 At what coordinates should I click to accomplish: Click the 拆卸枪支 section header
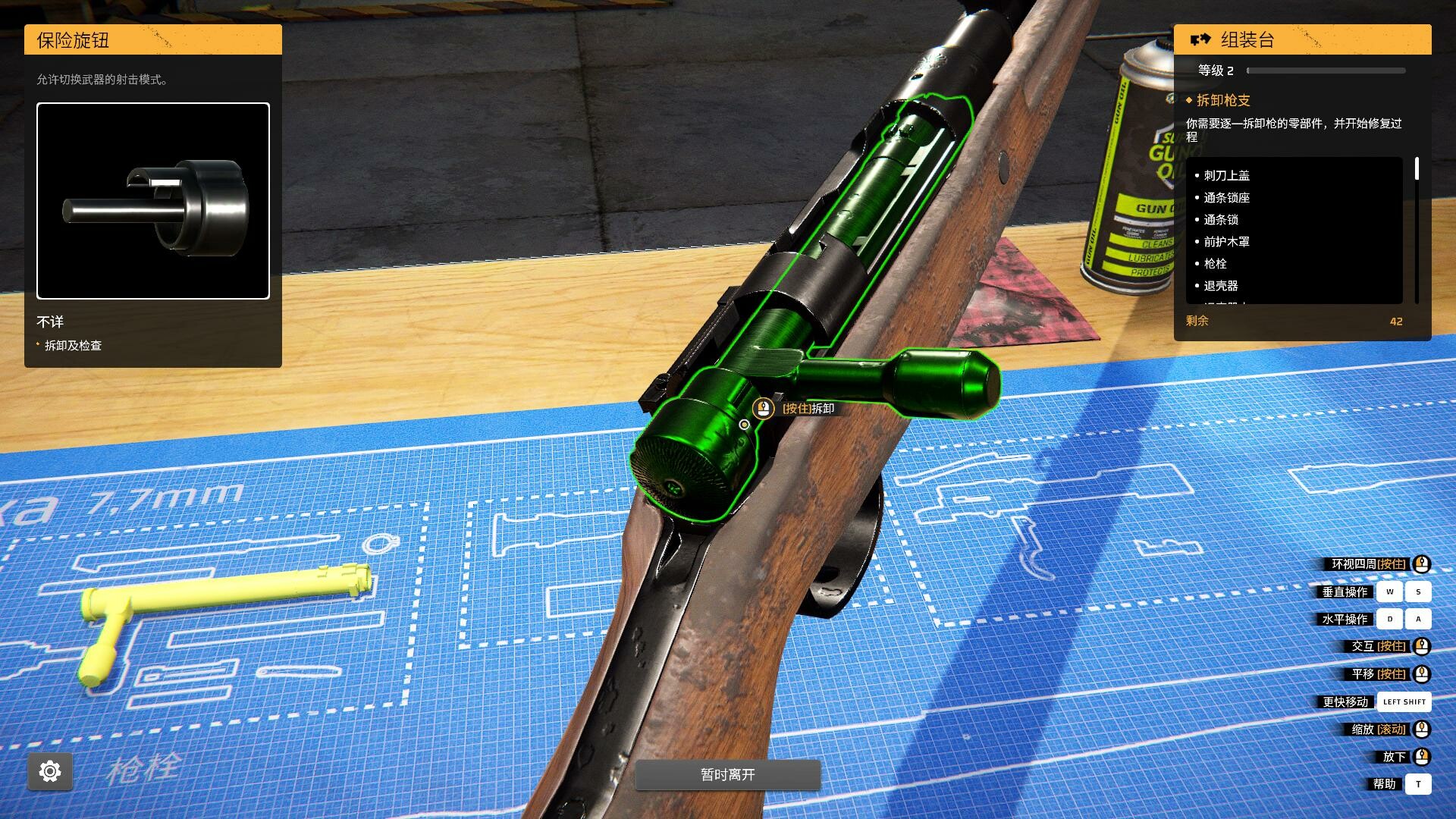point(1222,100)
